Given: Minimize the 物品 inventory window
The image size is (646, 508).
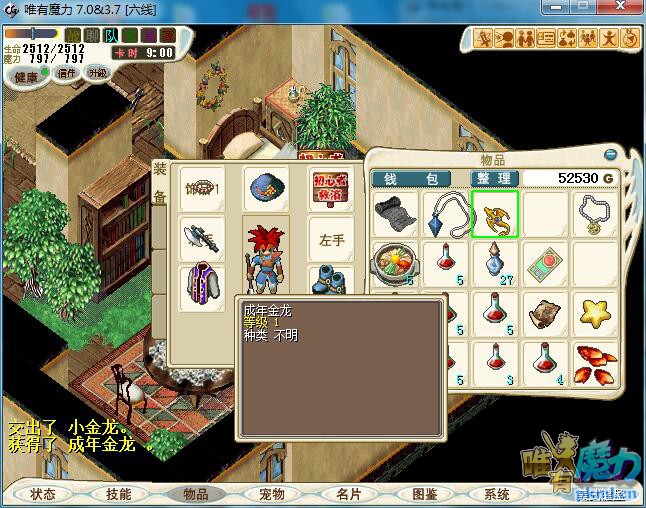Looking at the screenshot, I should [611, 155].
